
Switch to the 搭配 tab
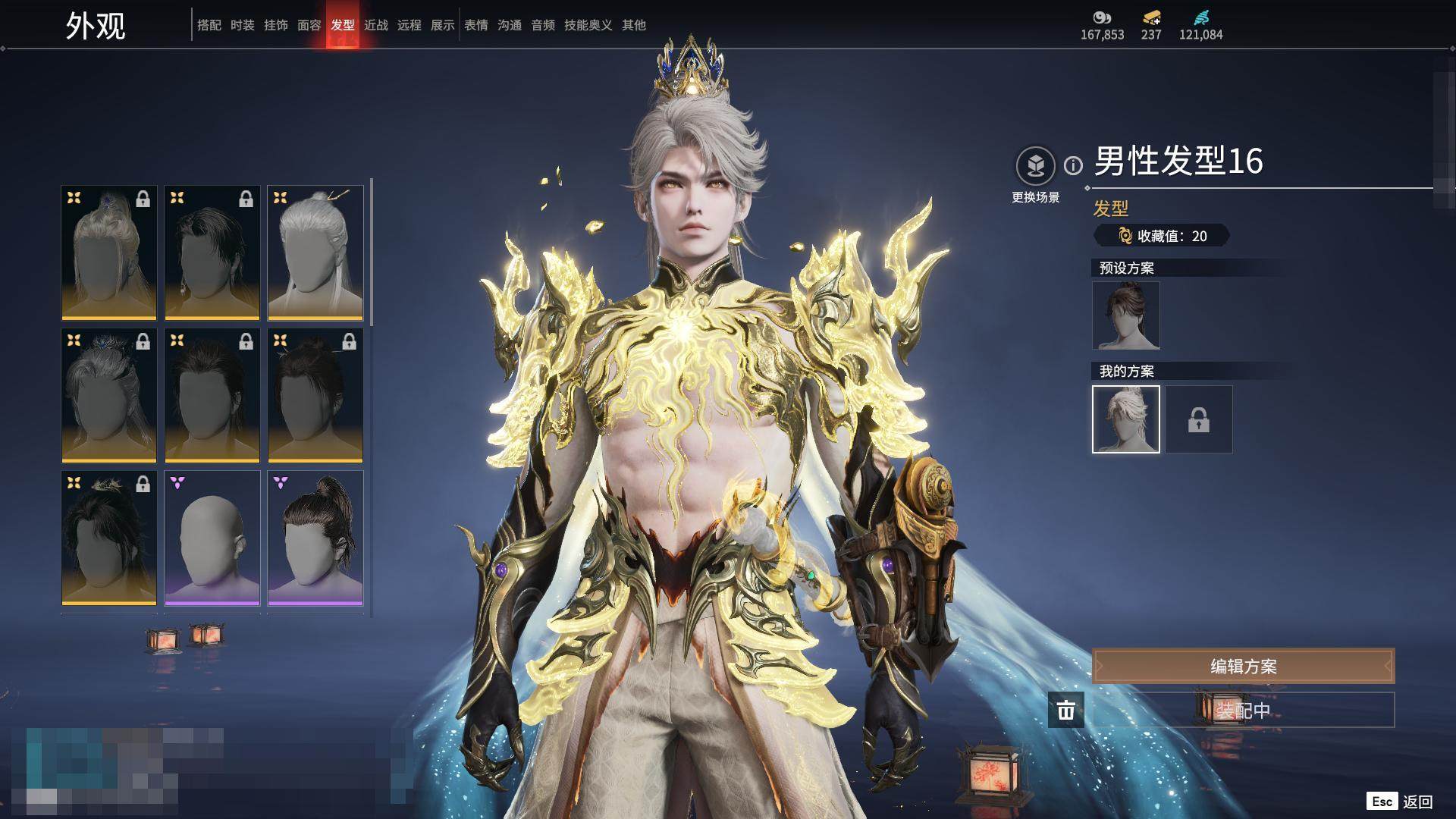tap(209, 25)
